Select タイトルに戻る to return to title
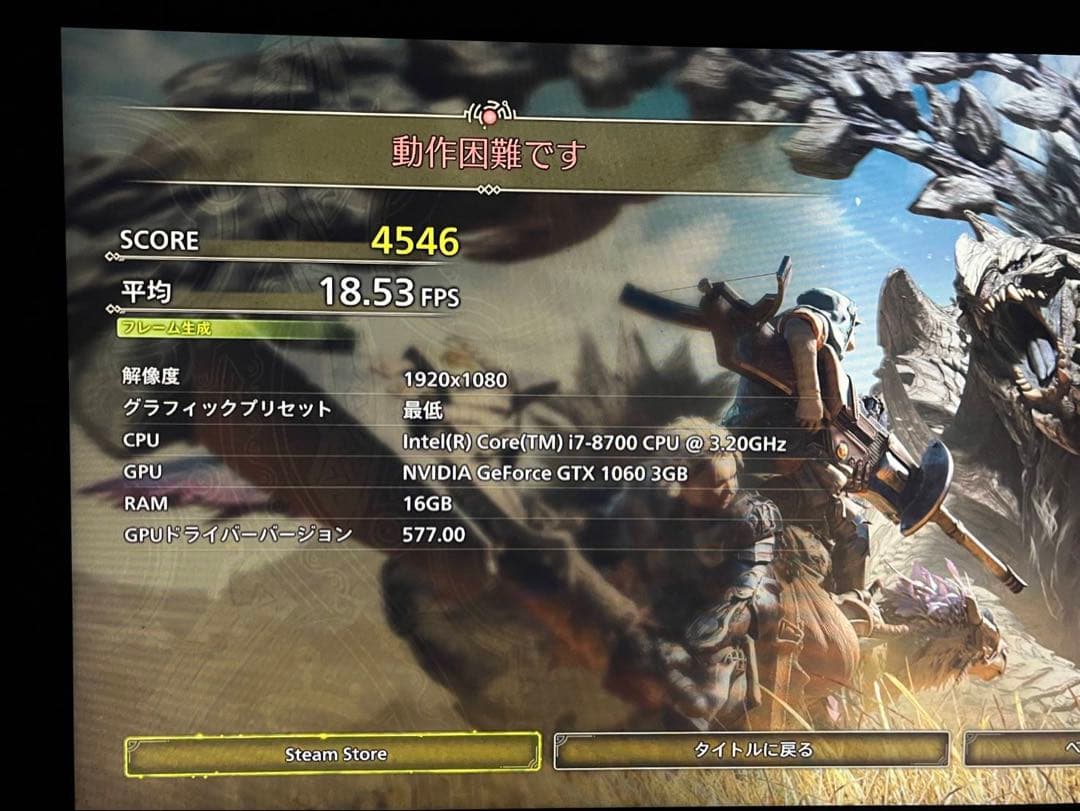The height and width of the screenshot is (811, 1080). coord(751,750)
